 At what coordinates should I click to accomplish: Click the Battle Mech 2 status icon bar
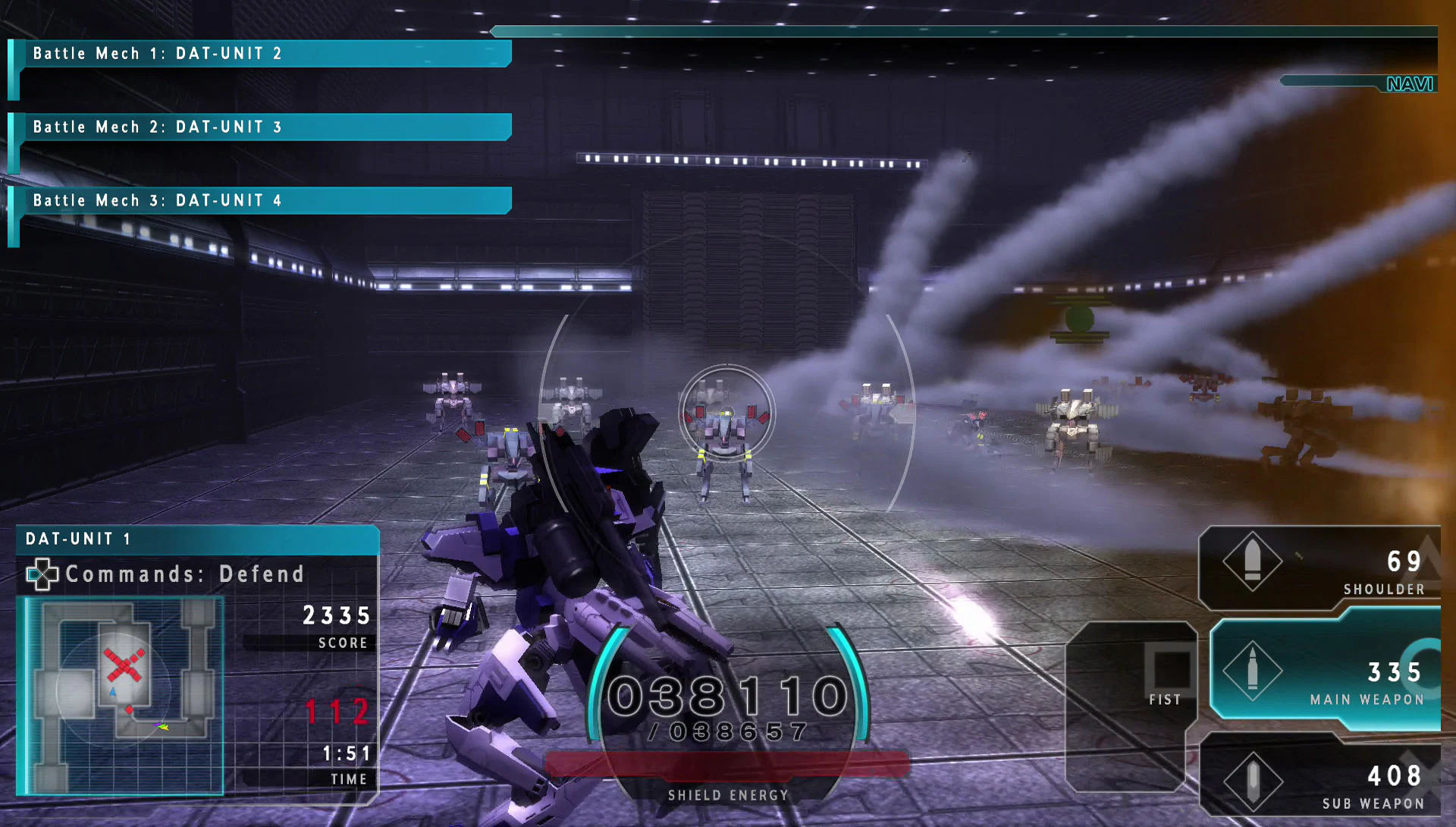coord(12,144)
